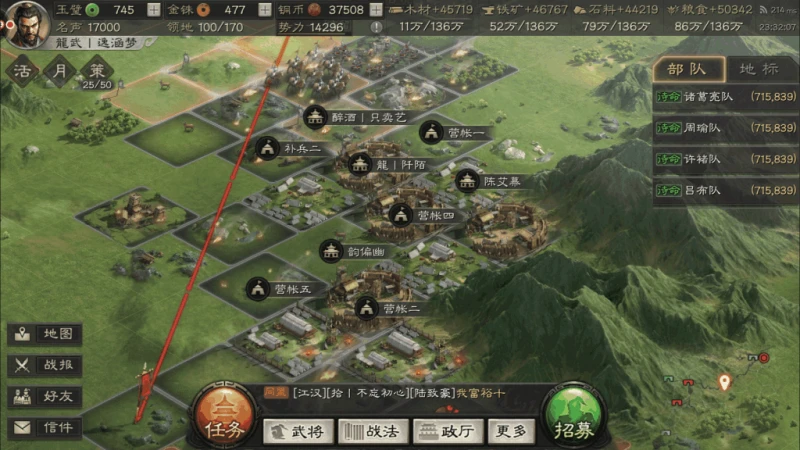The height and width of the screenshot is (450, 800).
Task: Open the 更多 more menu
Action: click(x=510, y=431)
